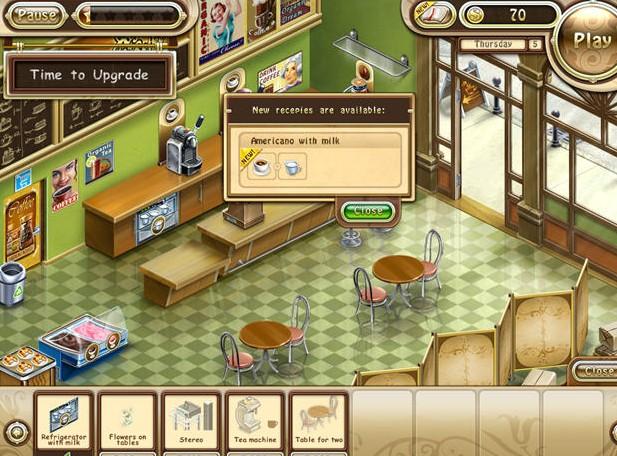Purchase the Tea machine upgrade
The image size is (617, 456).
255,422
